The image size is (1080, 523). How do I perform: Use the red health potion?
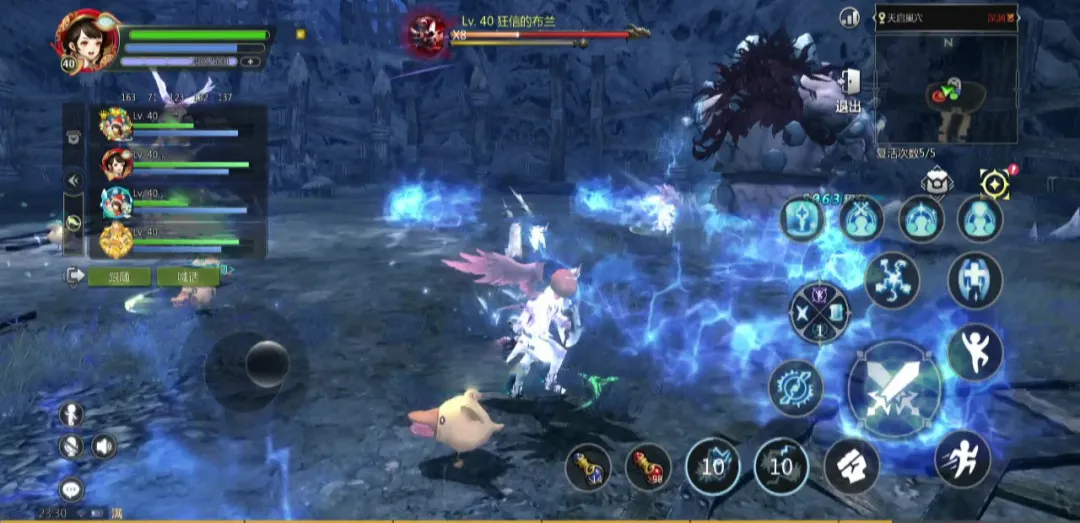click(648, 466)
